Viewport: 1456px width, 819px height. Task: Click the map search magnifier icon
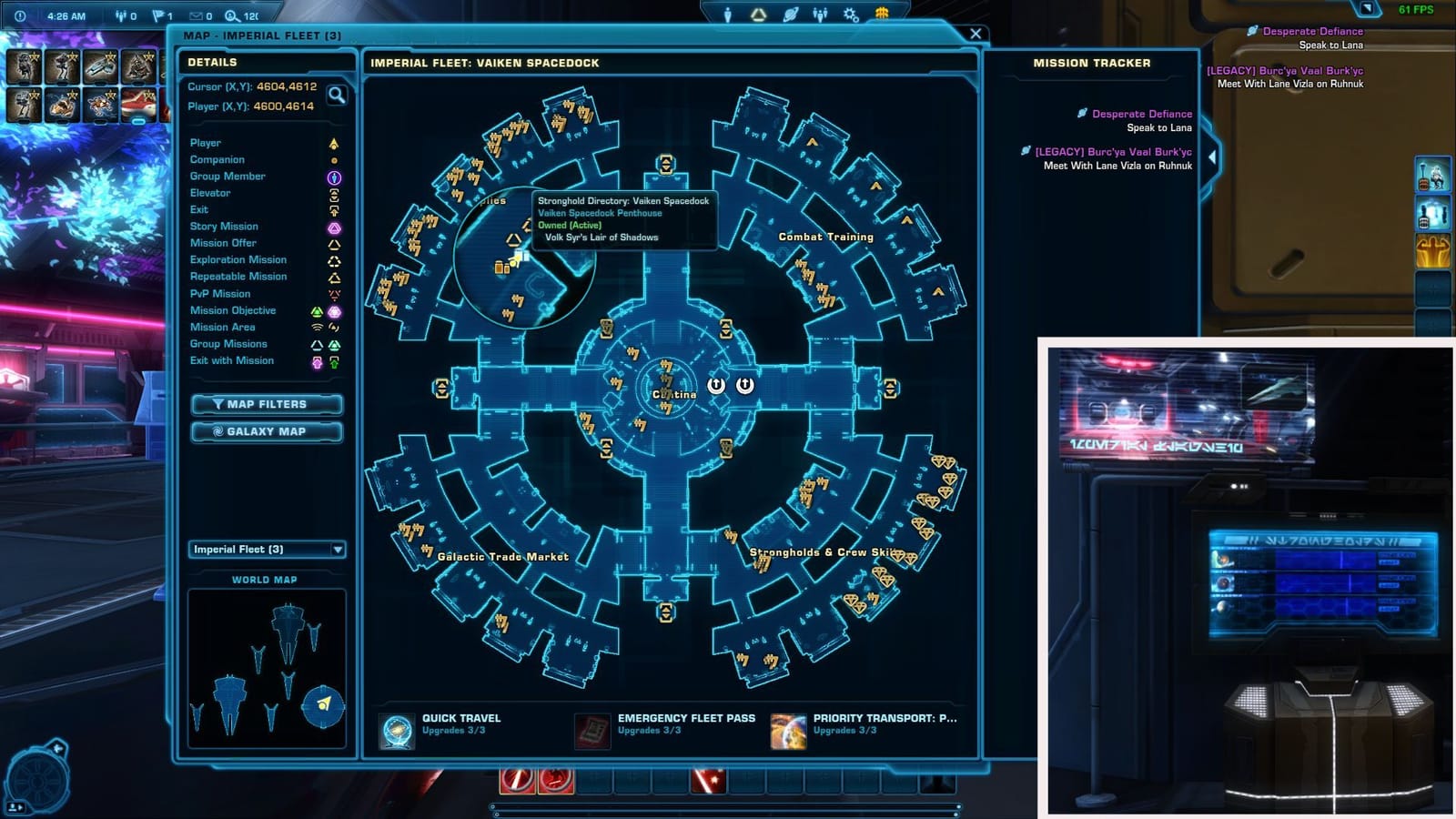tap(337, 95)
